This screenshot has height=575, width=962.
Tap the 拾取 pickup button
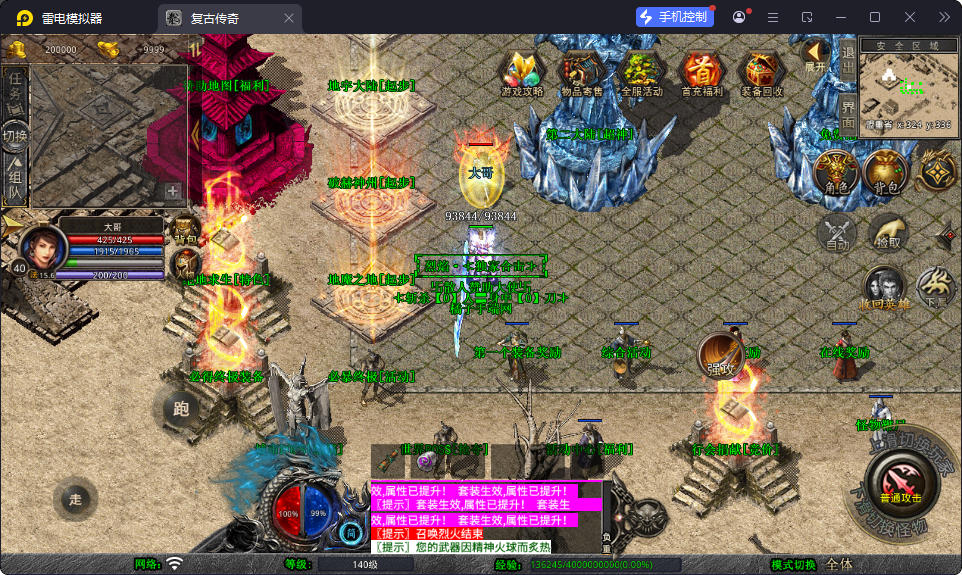(886, 233)
